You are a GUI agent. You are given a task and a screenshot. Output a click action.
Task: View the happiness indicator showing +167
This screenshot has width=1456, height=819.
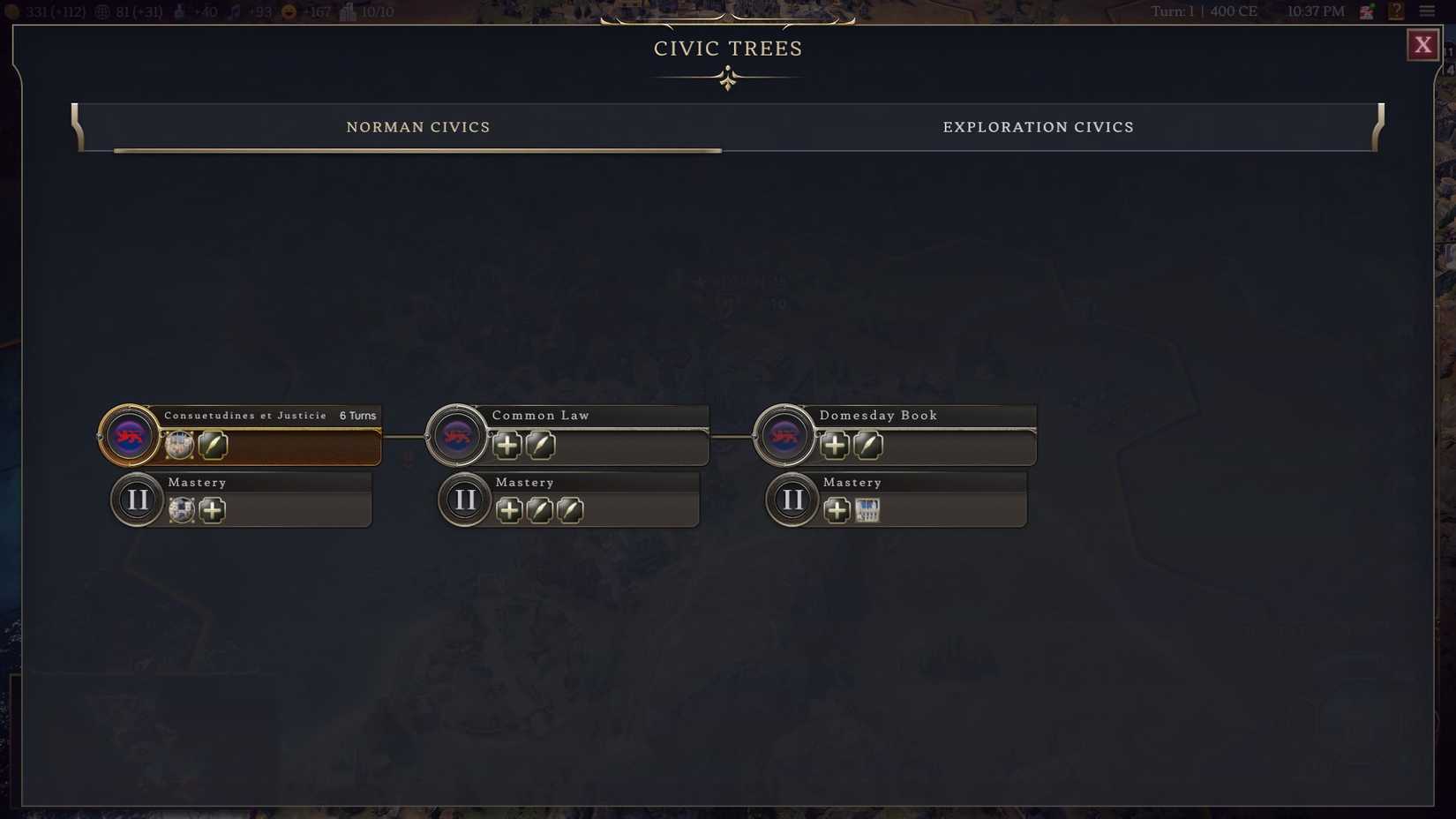point(289,11)
